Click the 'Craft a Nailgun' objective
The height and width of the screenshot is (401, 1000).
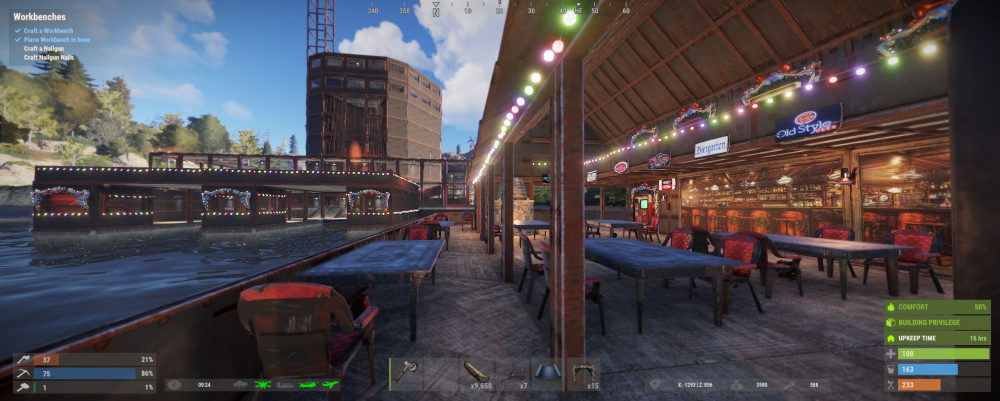(46, 48)
